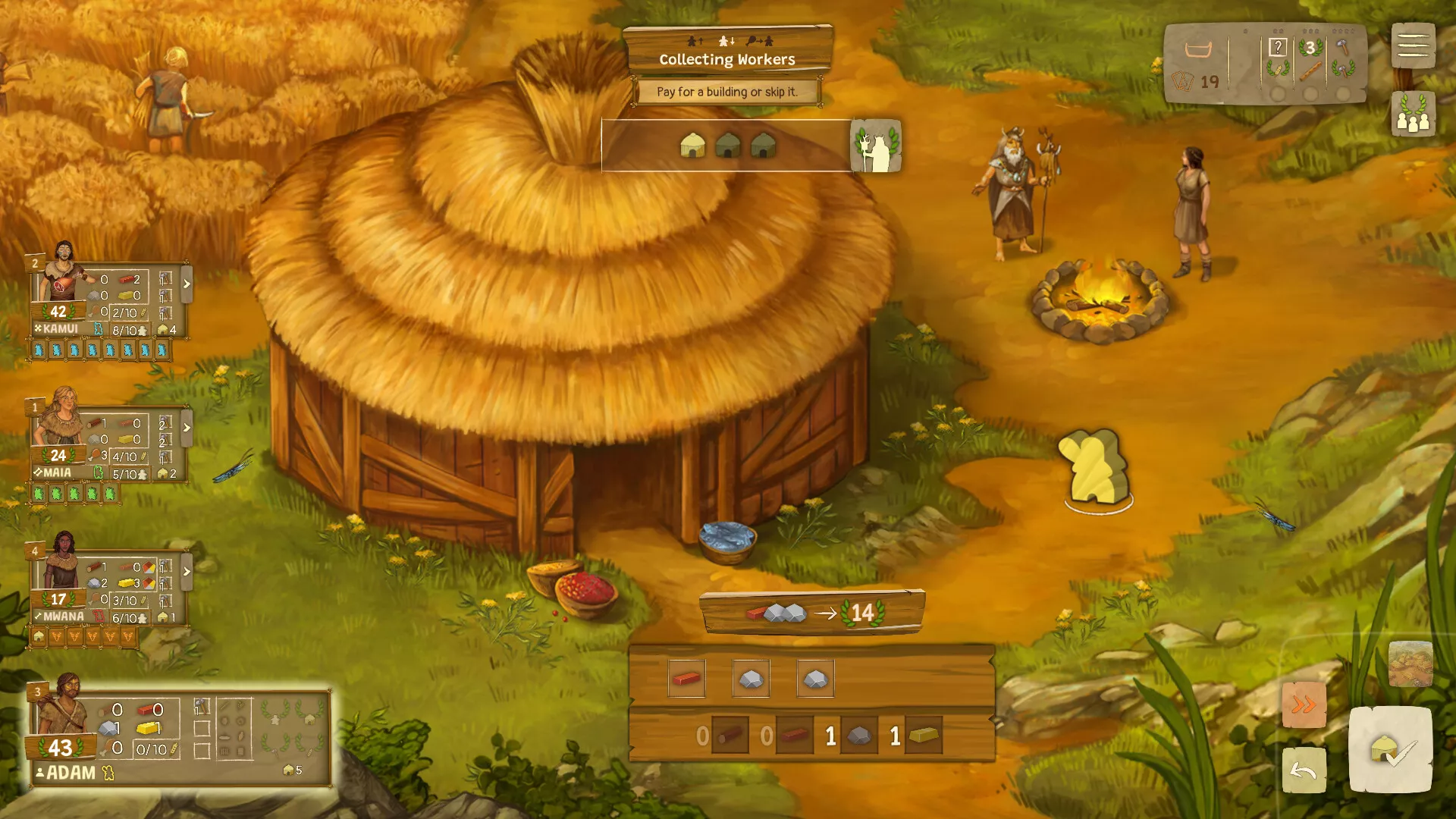Viewport: 1456px width, 819px height.
Task: Skip with the orange fast-forward button
Action: point(1304,705)
